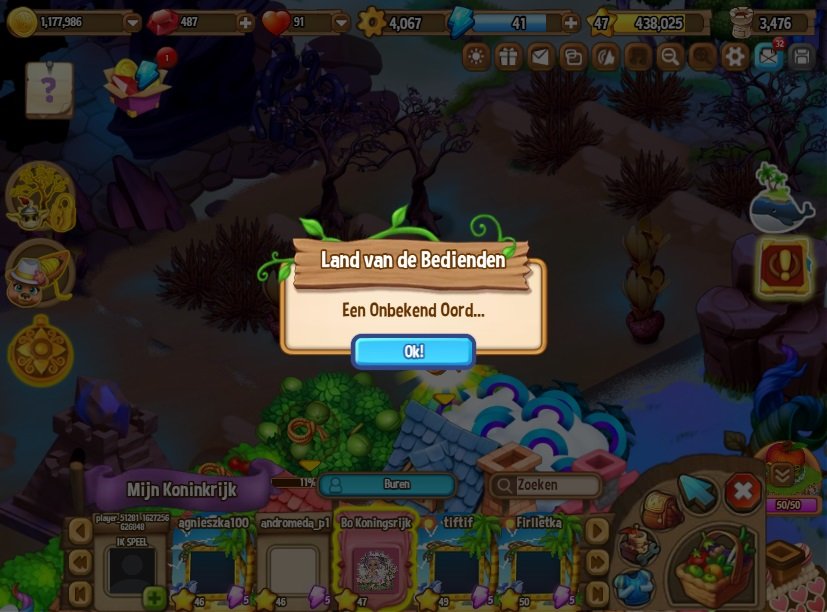Viewport: 827px width, 612px height.
Task: Open the gear settings icon
Action: click(x=735, y=56)
